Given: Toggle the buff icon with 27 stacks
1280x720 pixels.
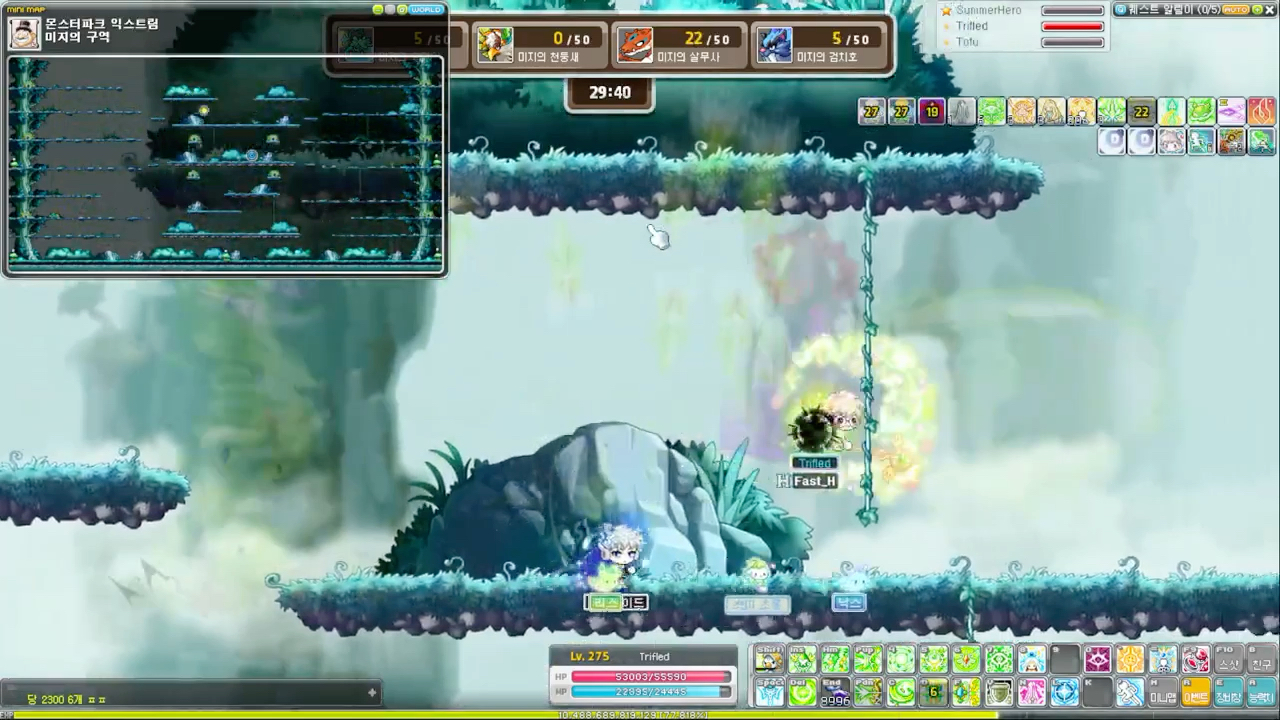Looking at the screenshot, I should [x=871, y=112].
